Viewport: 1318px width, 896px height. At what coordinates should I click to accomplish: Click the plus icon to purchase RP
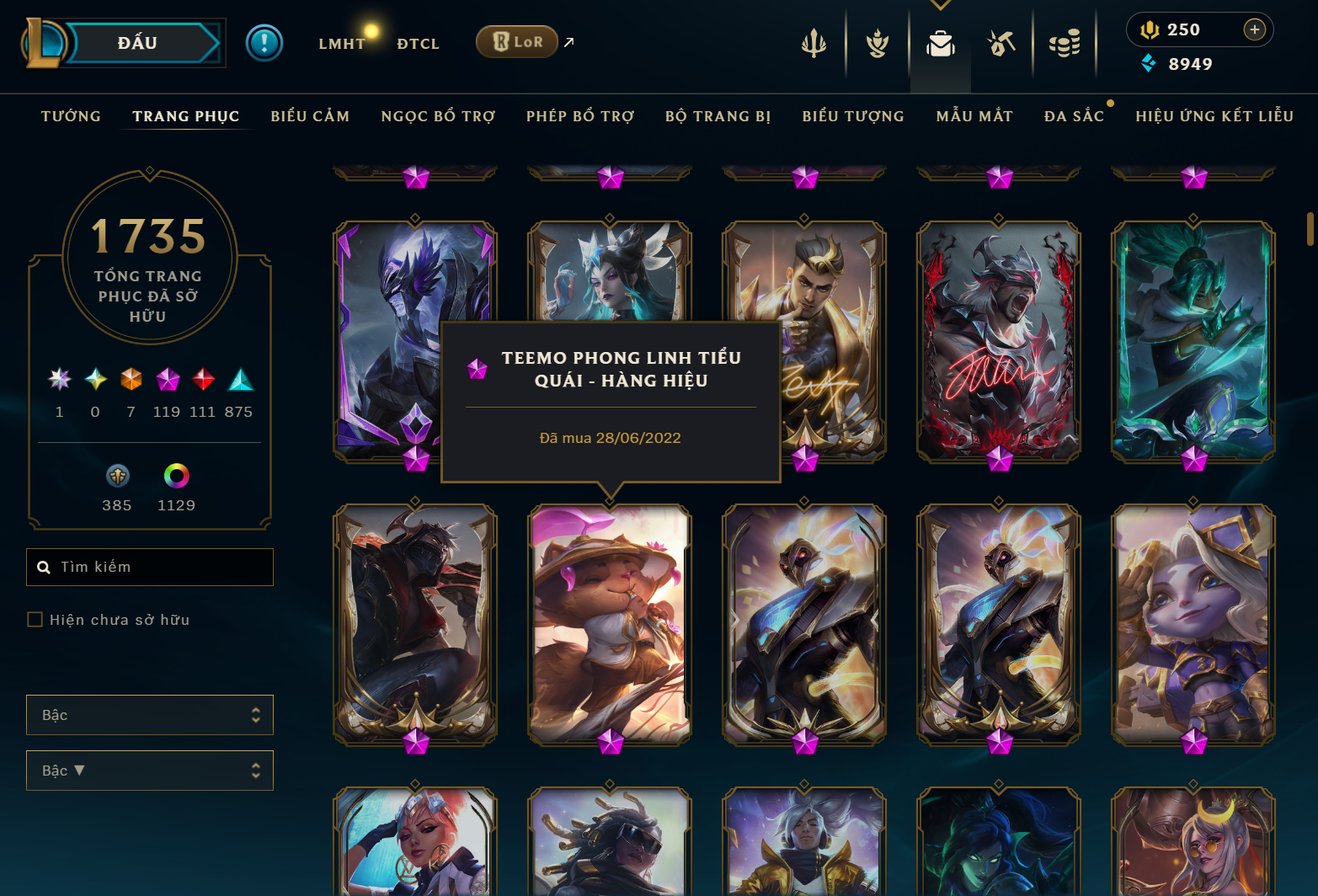click(1256, 29)
